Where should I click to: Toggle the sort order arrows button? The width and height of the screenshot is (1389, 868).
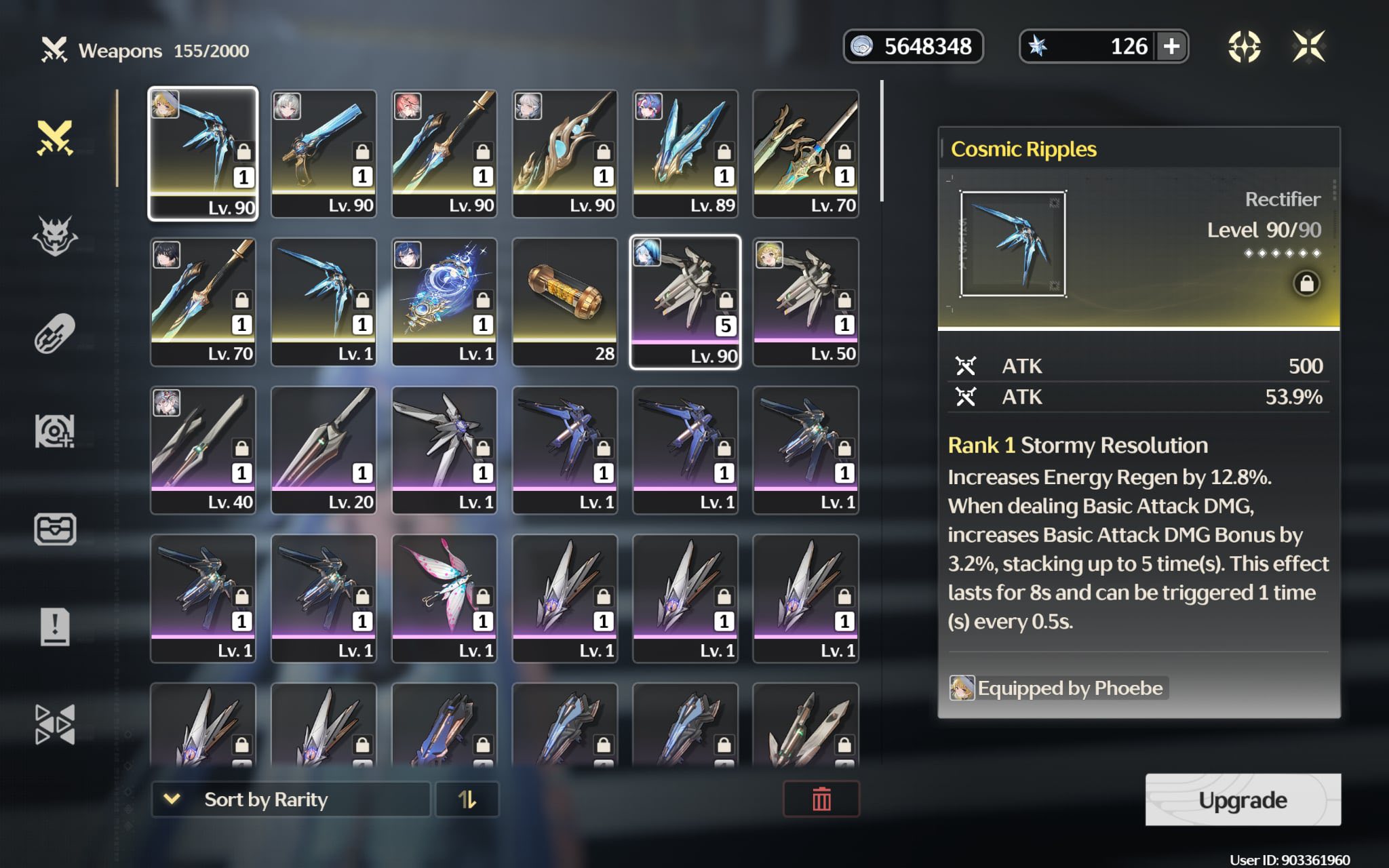click(467, 800)
